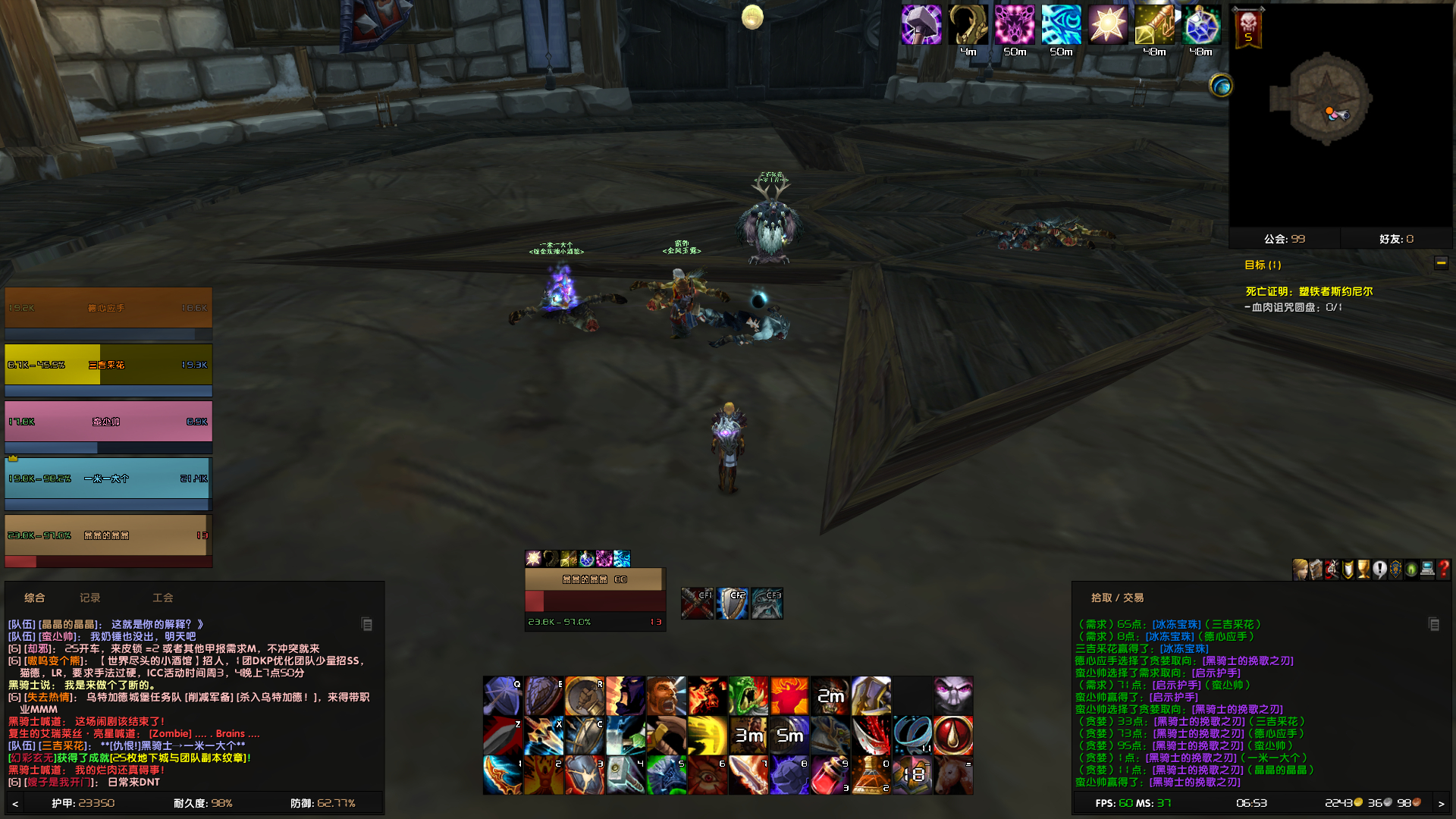Open the page menu icon on the loot panel
The height and width of the screenshot is (819, 1456).
[1434, 625]
